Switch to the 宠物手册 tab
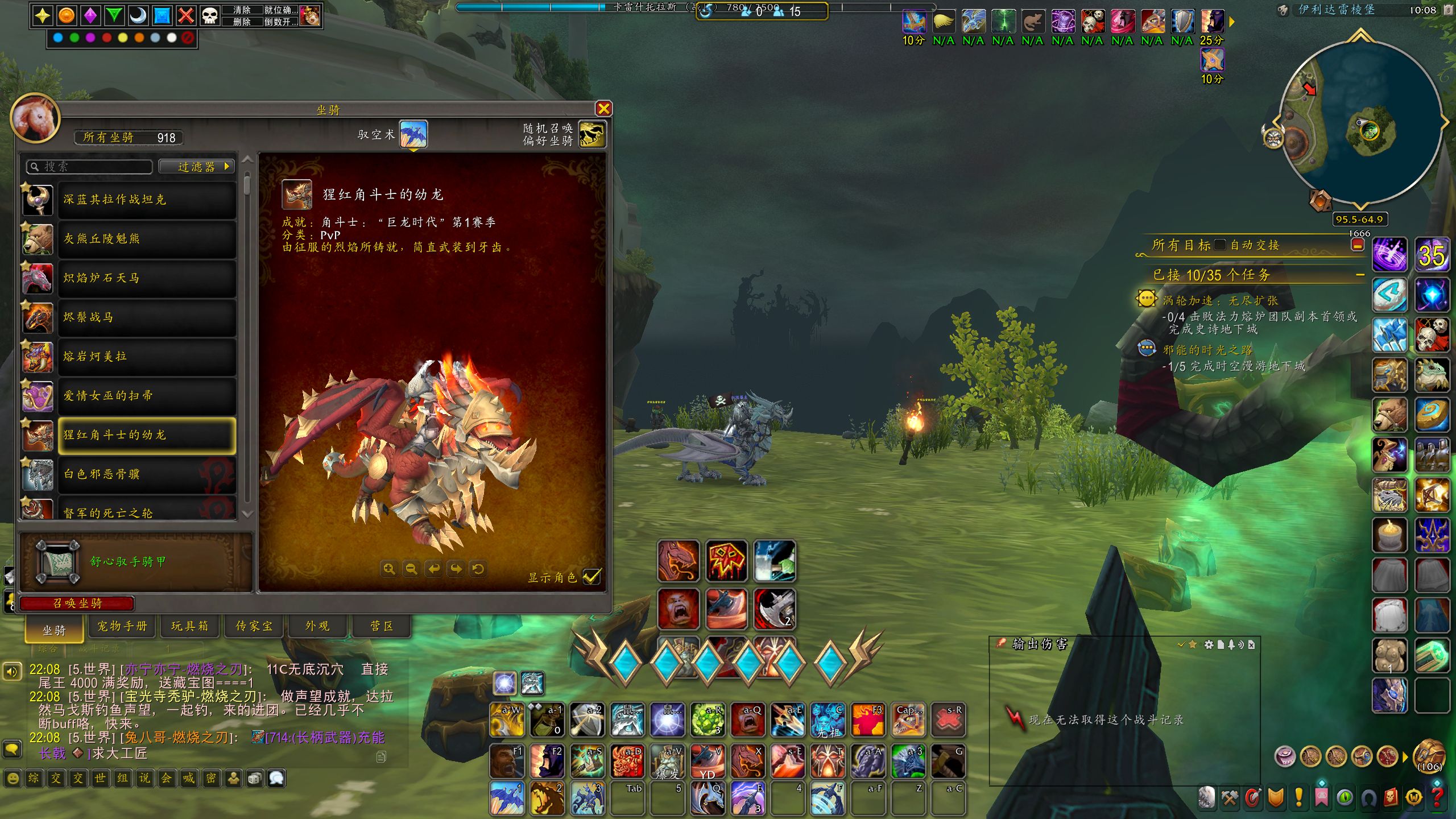The height and width of the screenshot is (819, 1456). [x=122, y=626]
